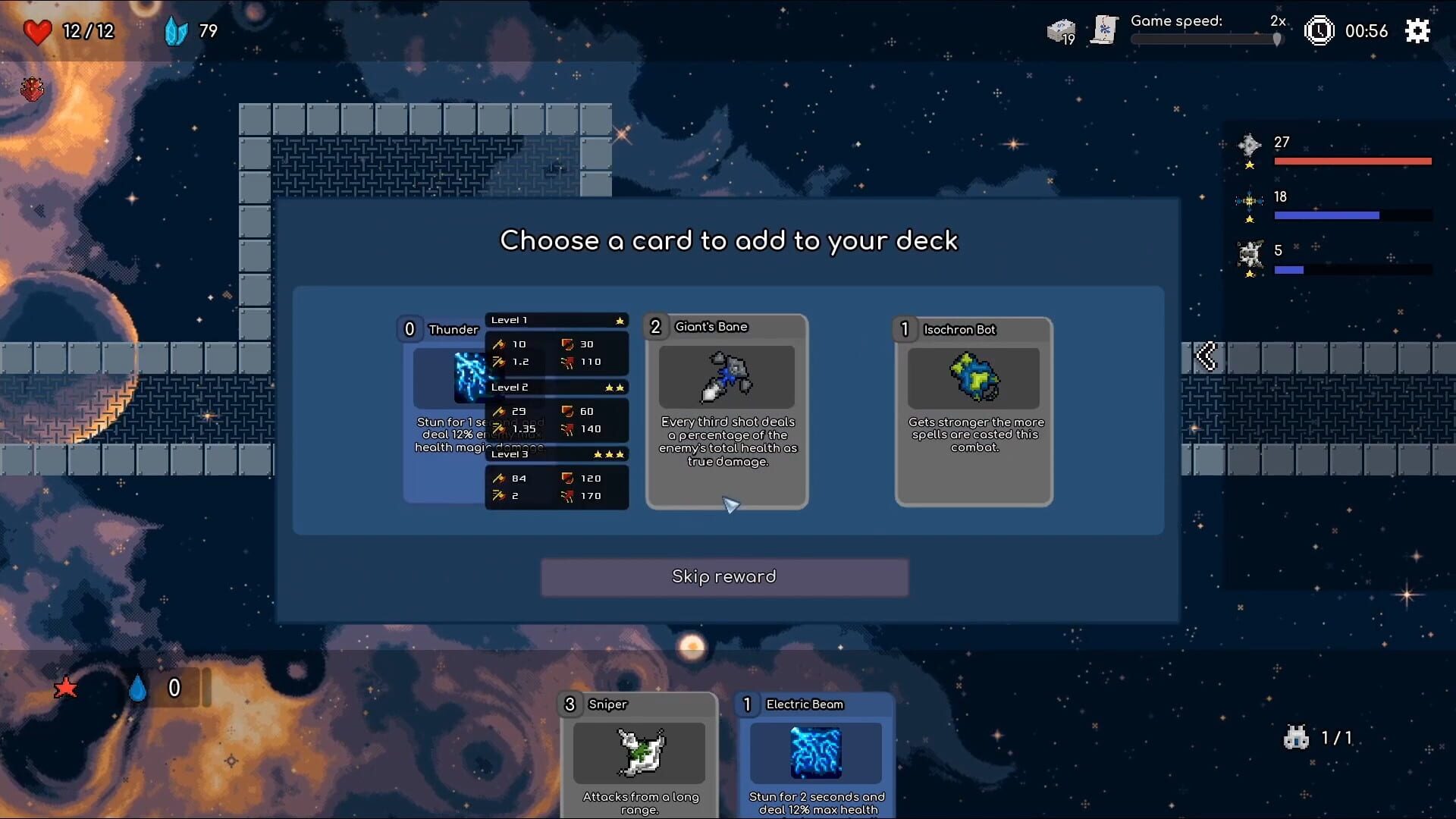The image size is (1456, 819).
Task: Collapse the enemy panel with the left chevron
Action: coord(1207,356)
